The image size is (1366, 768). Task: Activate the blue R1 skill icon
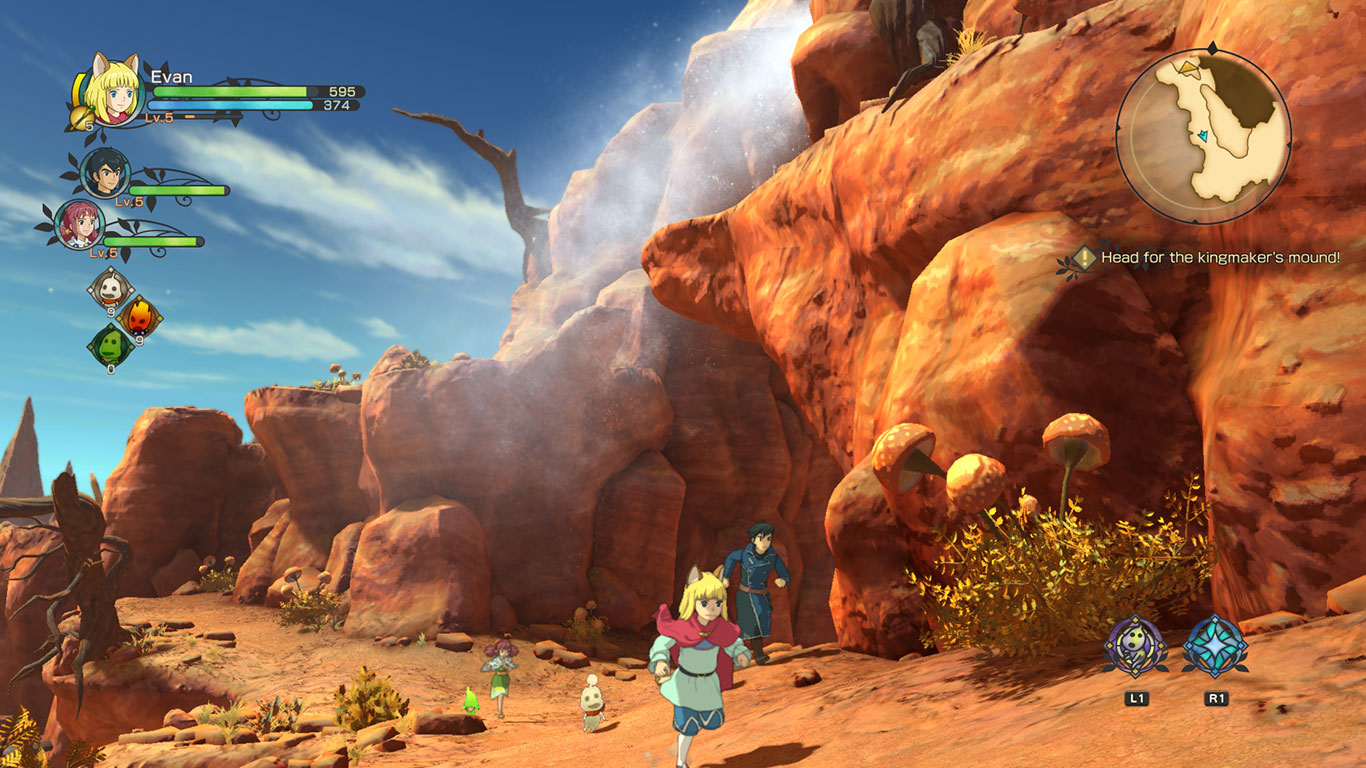1215,646
